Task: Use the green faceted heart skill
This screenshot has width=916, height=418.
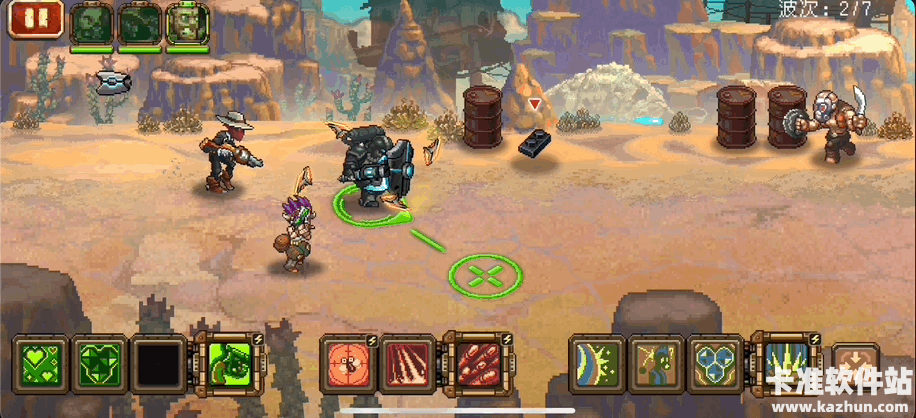Action: tap(101, 360)
